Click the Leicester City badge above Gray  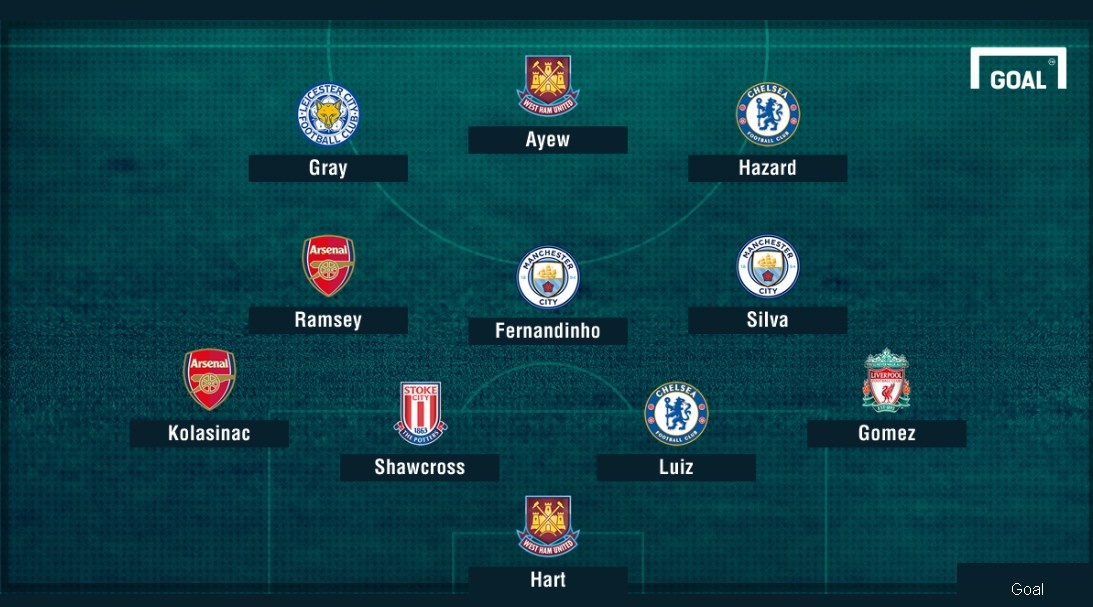(328, 114)
